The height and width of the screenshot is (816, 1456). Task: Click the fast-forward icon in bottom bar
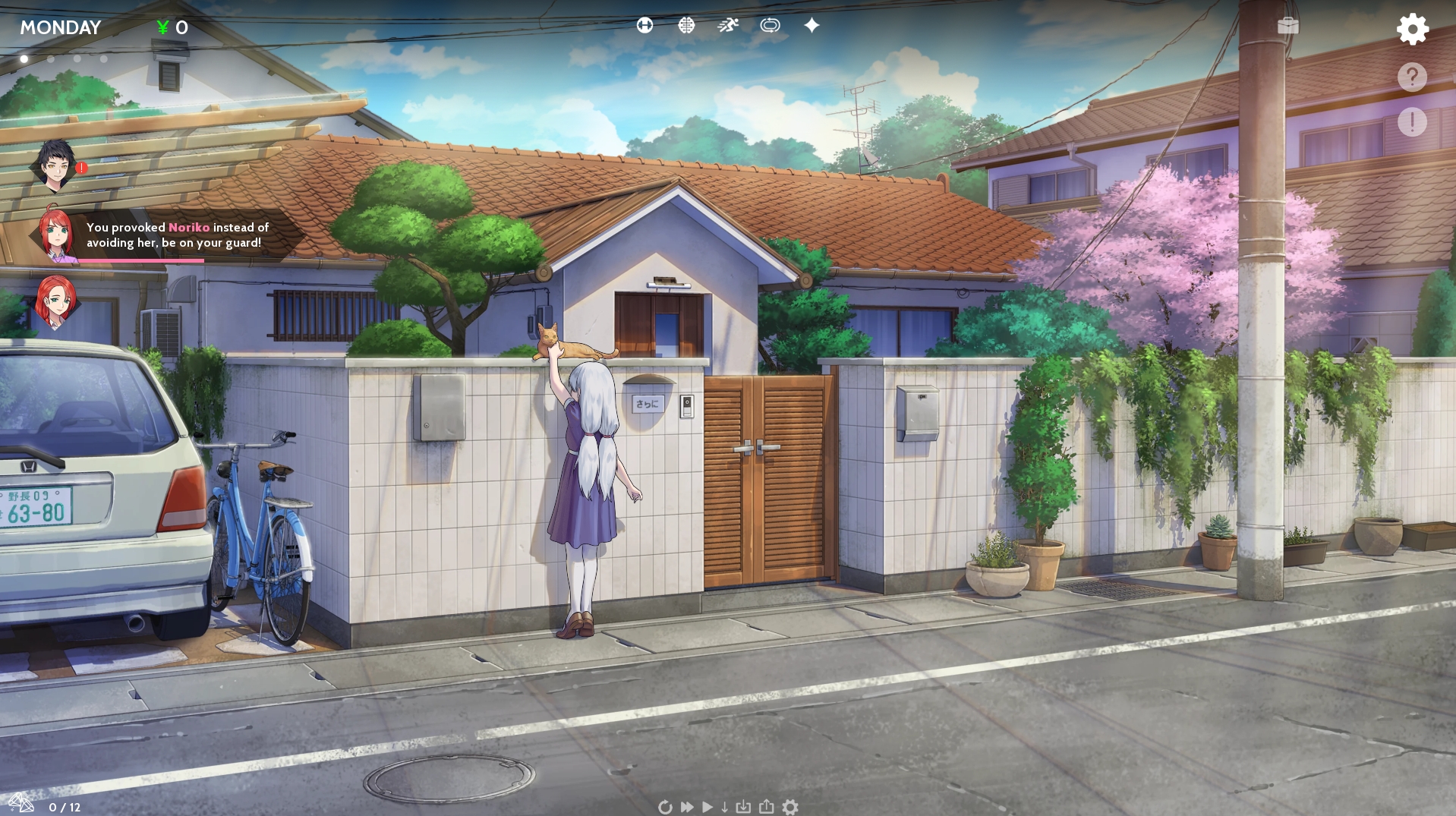pyautogui.click(x=686, y=807)
